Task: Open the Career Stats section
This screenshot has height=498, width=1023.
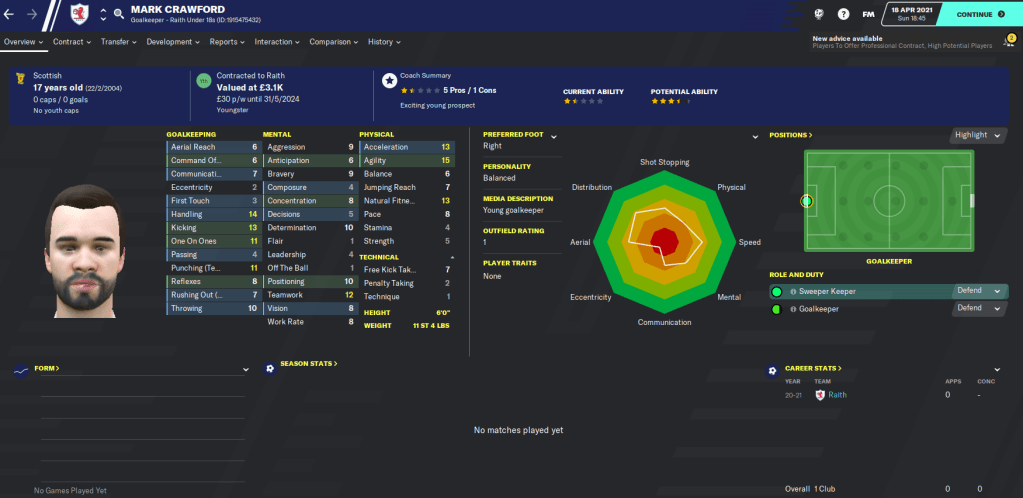Action: tap(813, 369)
